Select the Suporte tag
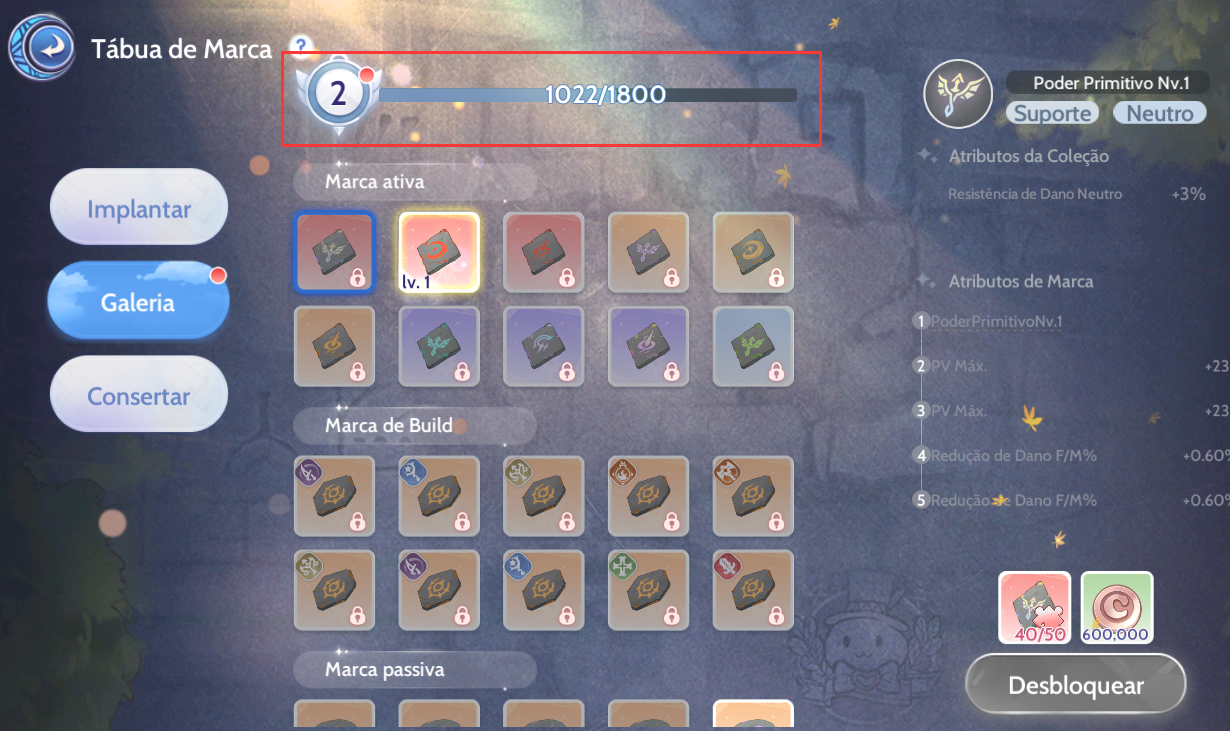The width and height of the screenshot is (1230, 731). click(x=1052, y=113)
